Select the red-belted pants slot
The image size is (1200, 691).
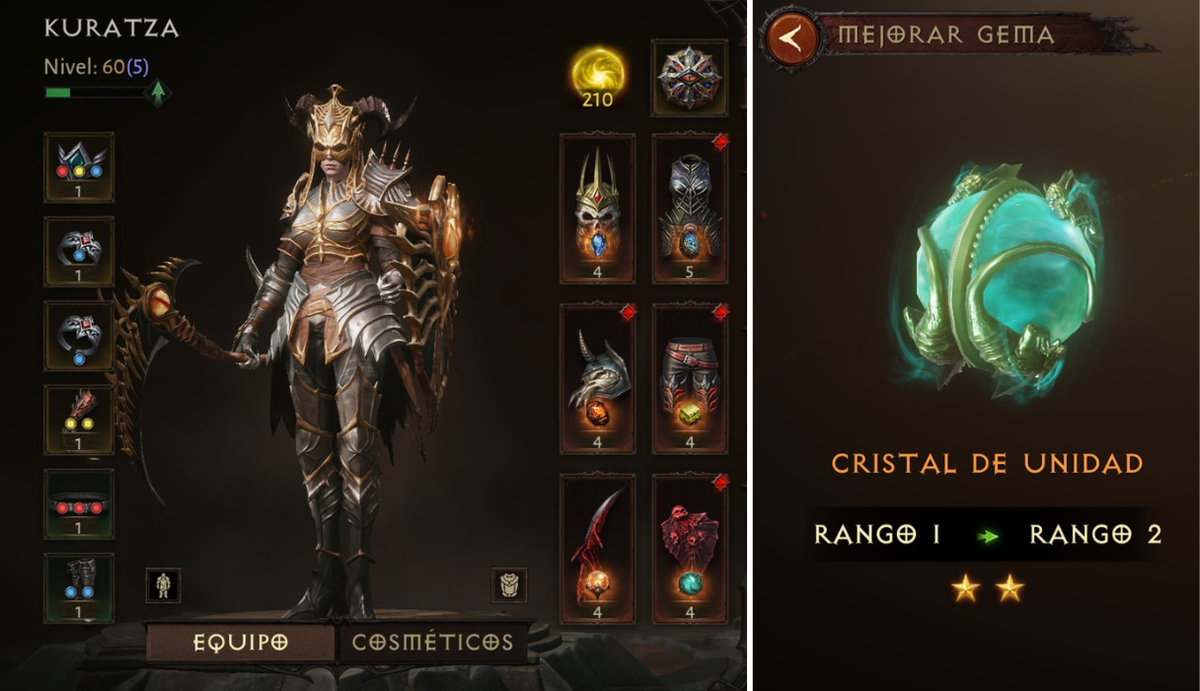(x=690, y=378)
